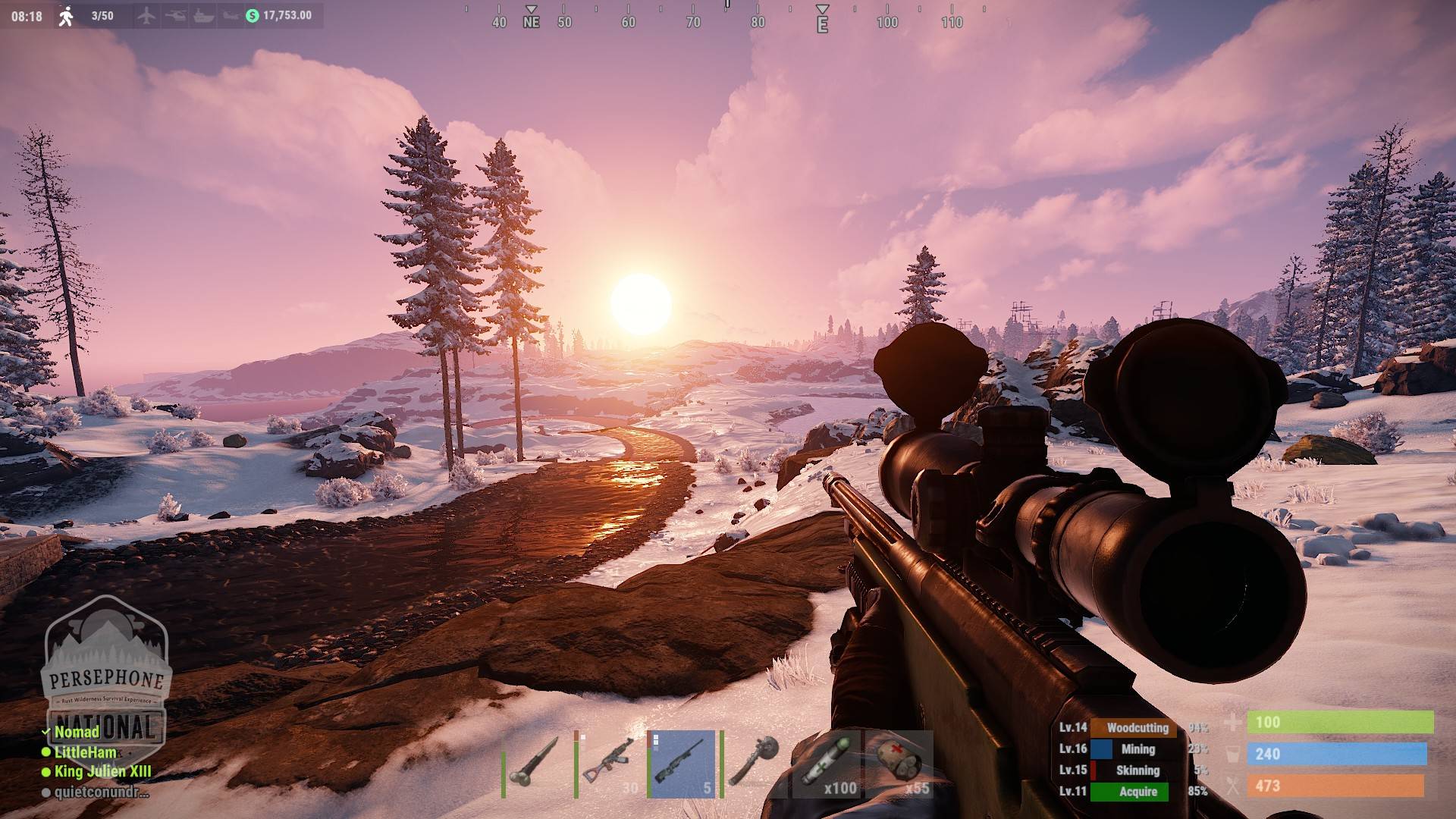Image resolution: width=1456 pixels, height=819 pixels.
Task: Select King Julien XIII in the team list
Action: click(x=102, y=771)
